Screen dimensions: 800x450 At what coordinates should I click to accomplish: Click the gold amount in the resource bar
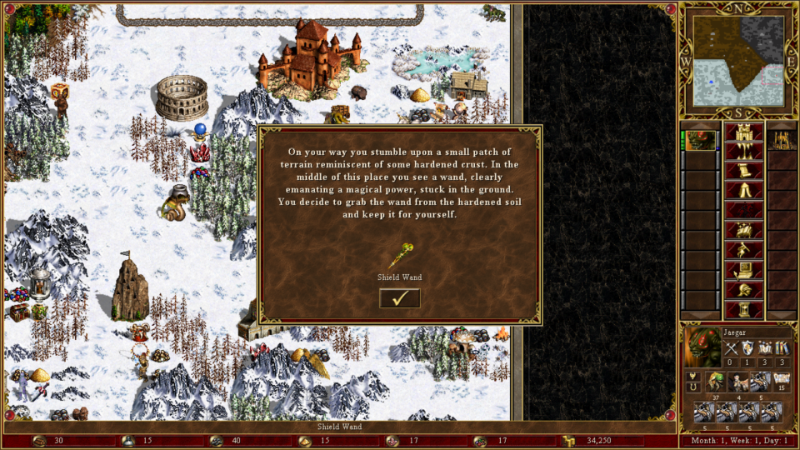[598, 440]
